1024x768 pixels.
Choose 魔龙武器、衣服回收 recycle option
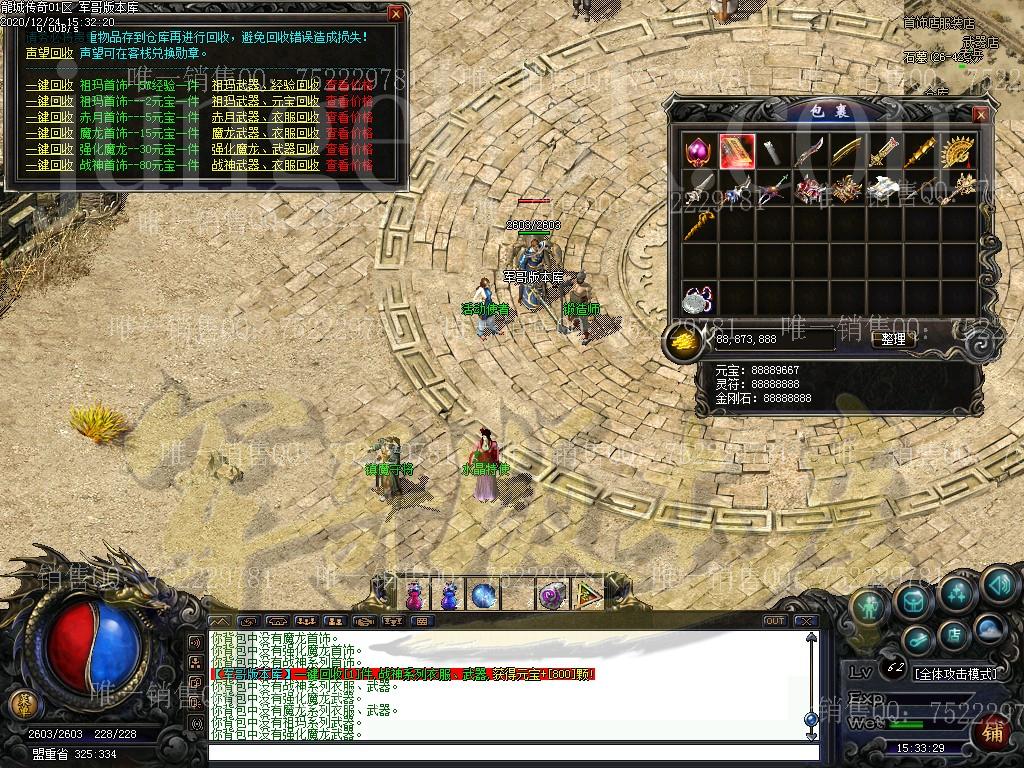266,133
